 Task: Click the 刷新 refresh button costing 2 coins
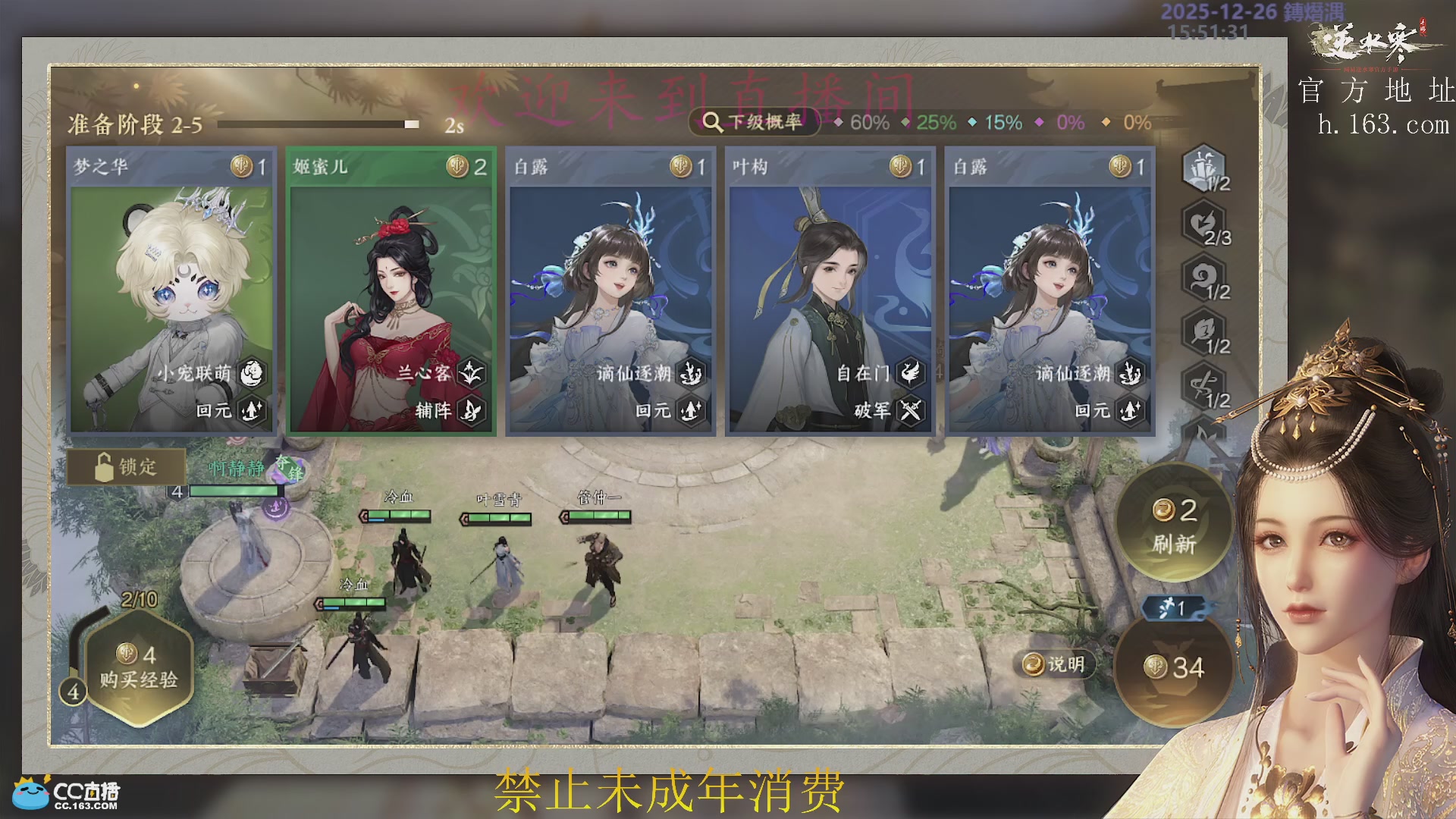pyautogui.click(x=1174, y=525)
